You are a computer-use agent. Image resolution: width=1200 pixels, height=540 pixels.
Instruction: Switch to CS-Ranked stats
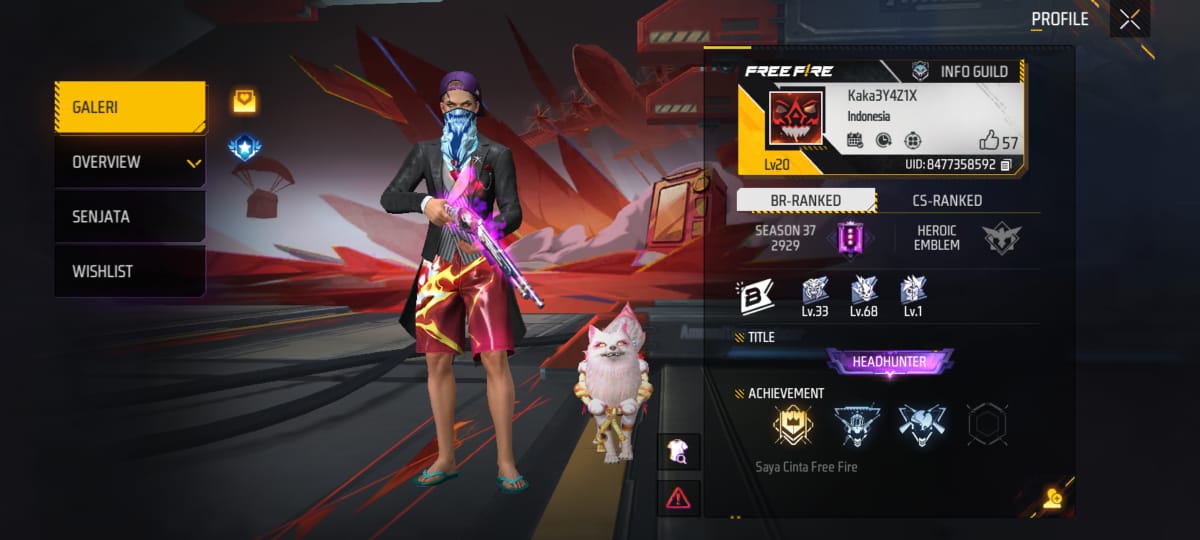[x=948, y=200]
